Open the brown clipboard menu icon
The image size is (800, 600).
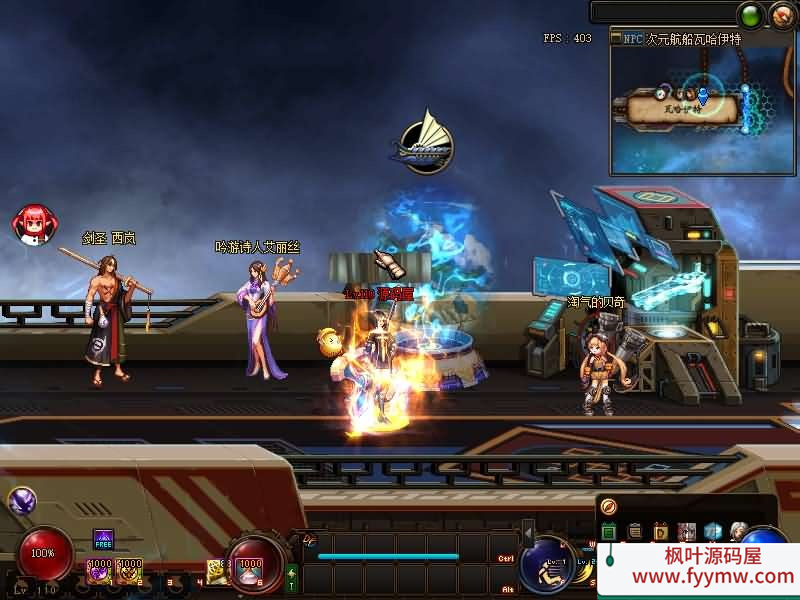[x=635, y=531]
